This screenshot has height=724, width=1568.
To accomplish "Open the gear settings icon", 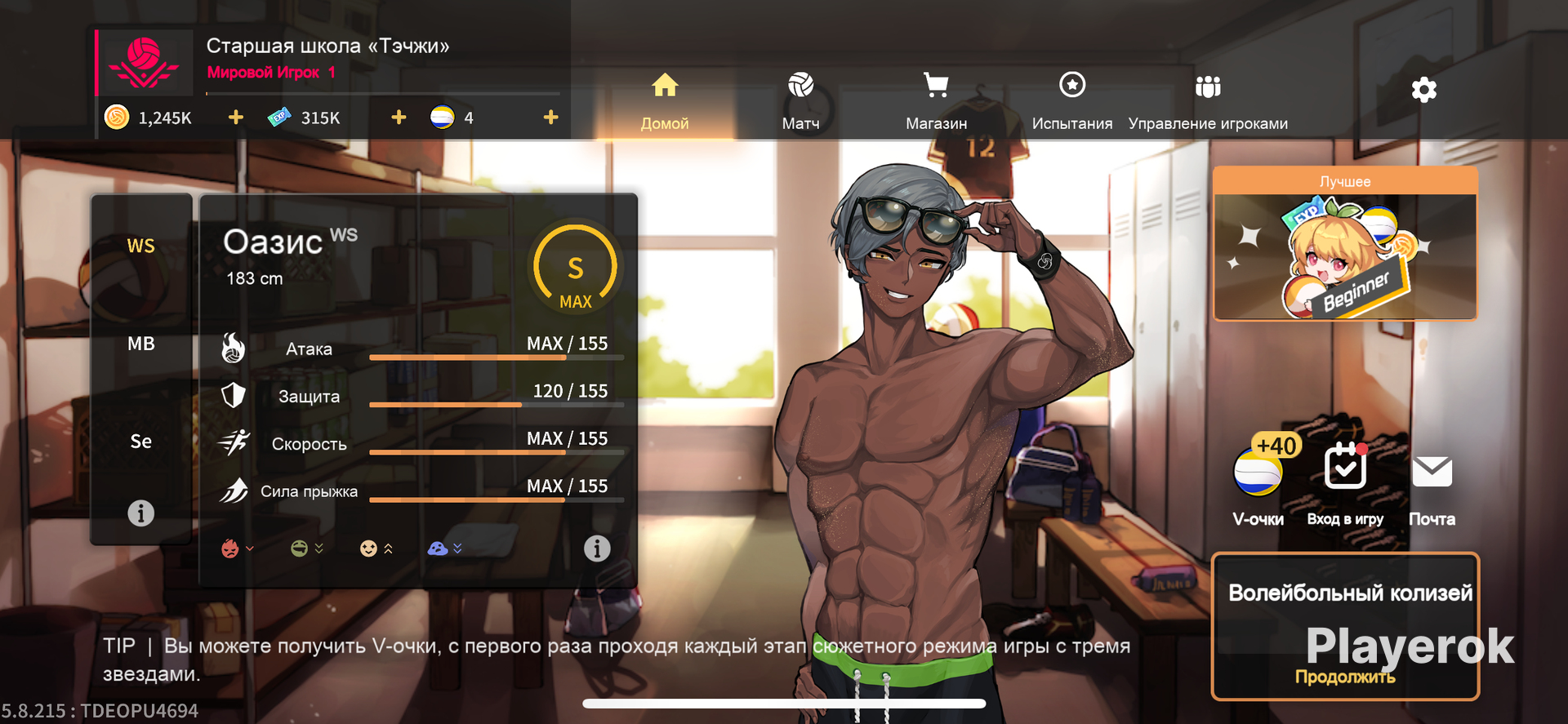I will [1423, 90].
